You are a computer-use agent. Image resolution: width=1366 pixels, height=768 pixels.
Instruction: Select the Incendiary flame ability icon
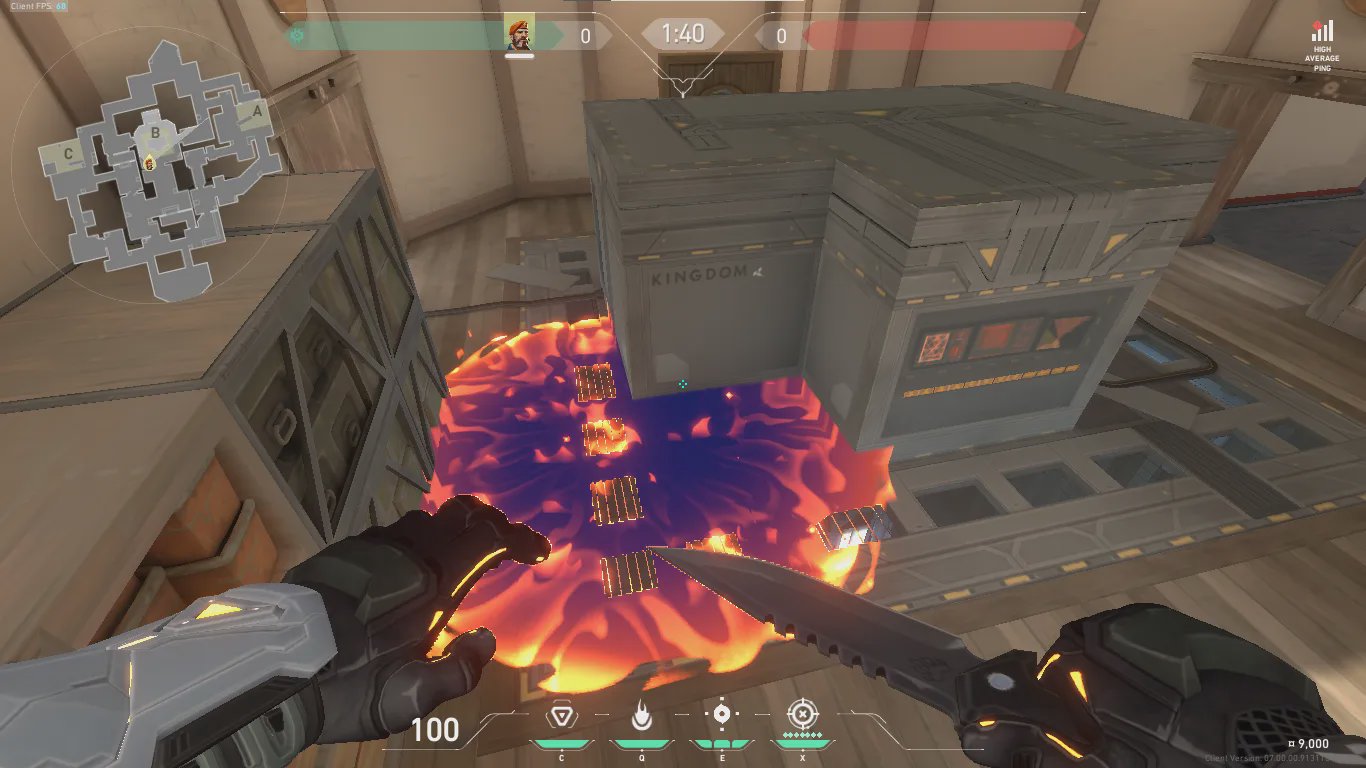[x=641, y=716]
